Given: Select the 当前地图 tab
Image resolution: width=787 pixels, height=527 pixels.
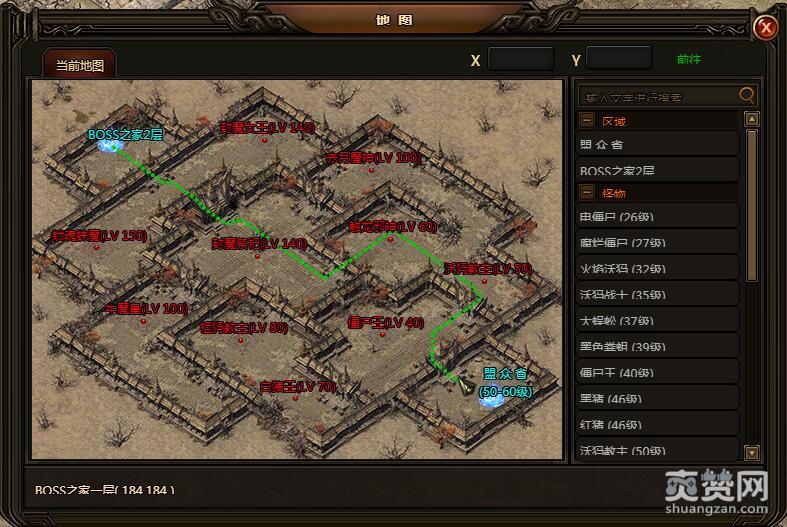Looking at the screenshot, I should [x=79, y=65].
